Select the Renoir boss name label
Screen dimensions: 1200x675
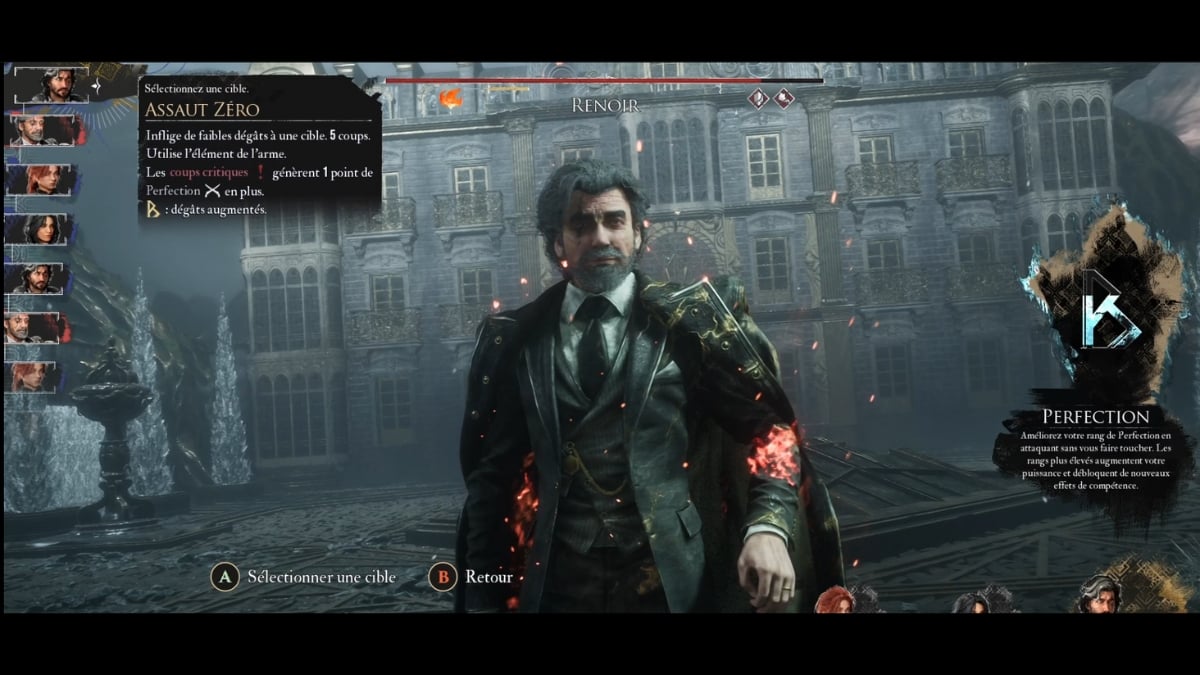604,104
